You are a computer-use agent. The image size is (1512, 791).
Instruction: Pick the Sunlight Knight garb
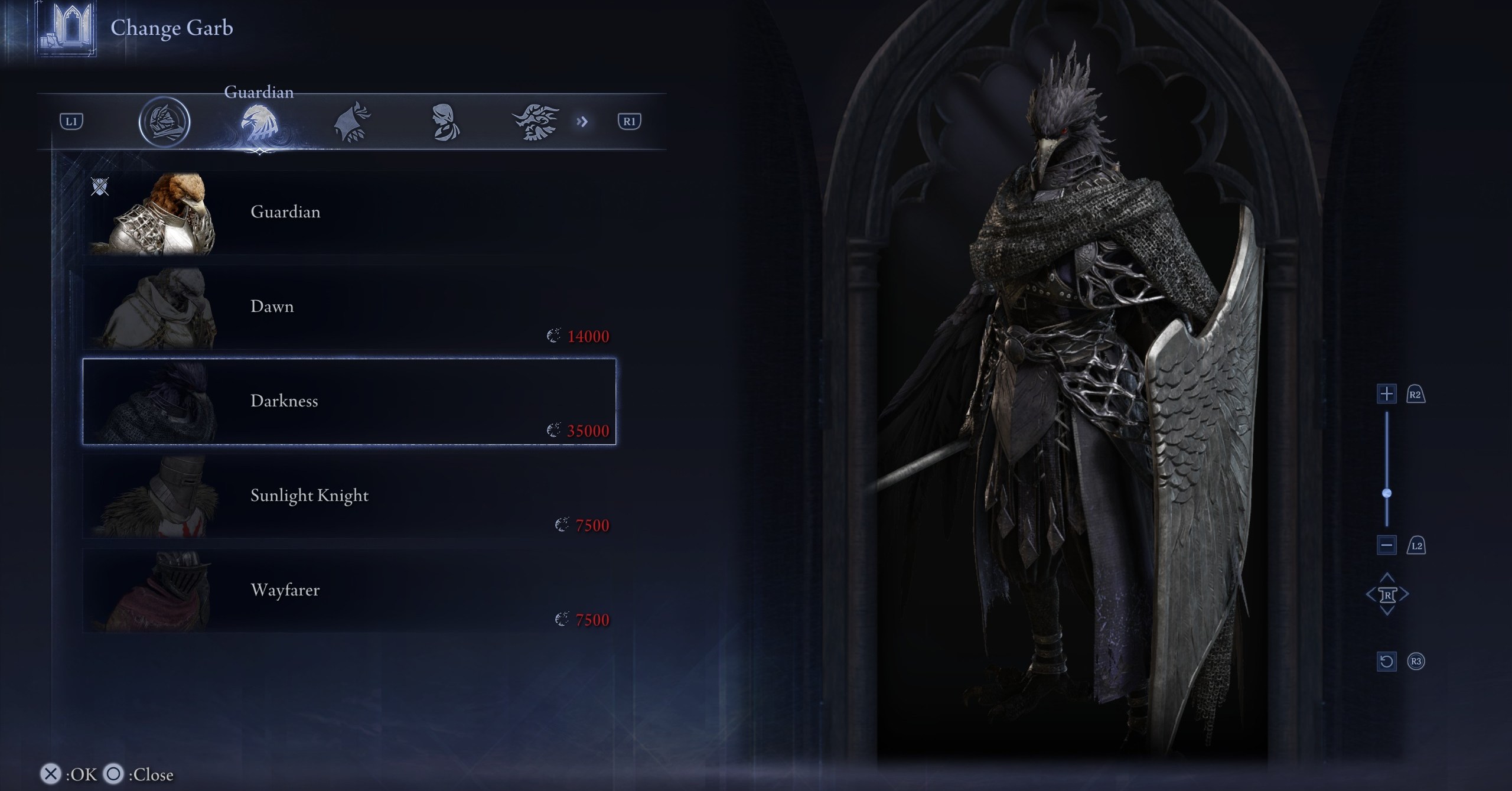pyautogui.click(x=348, y=496)
